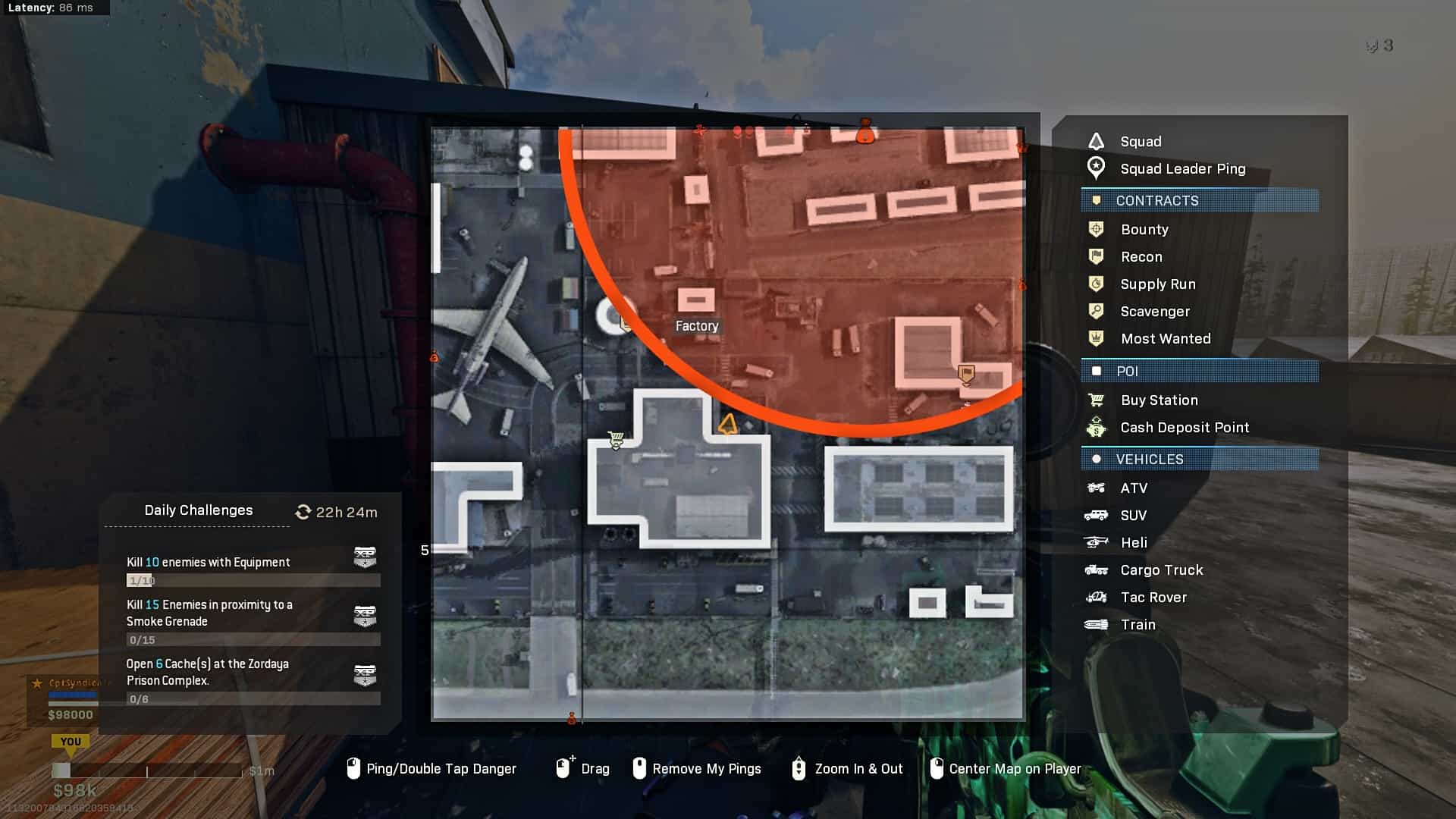Click the Recon contract marker inside the red zone
Viewport: 1456px width, 819px height.
point(966,374)
